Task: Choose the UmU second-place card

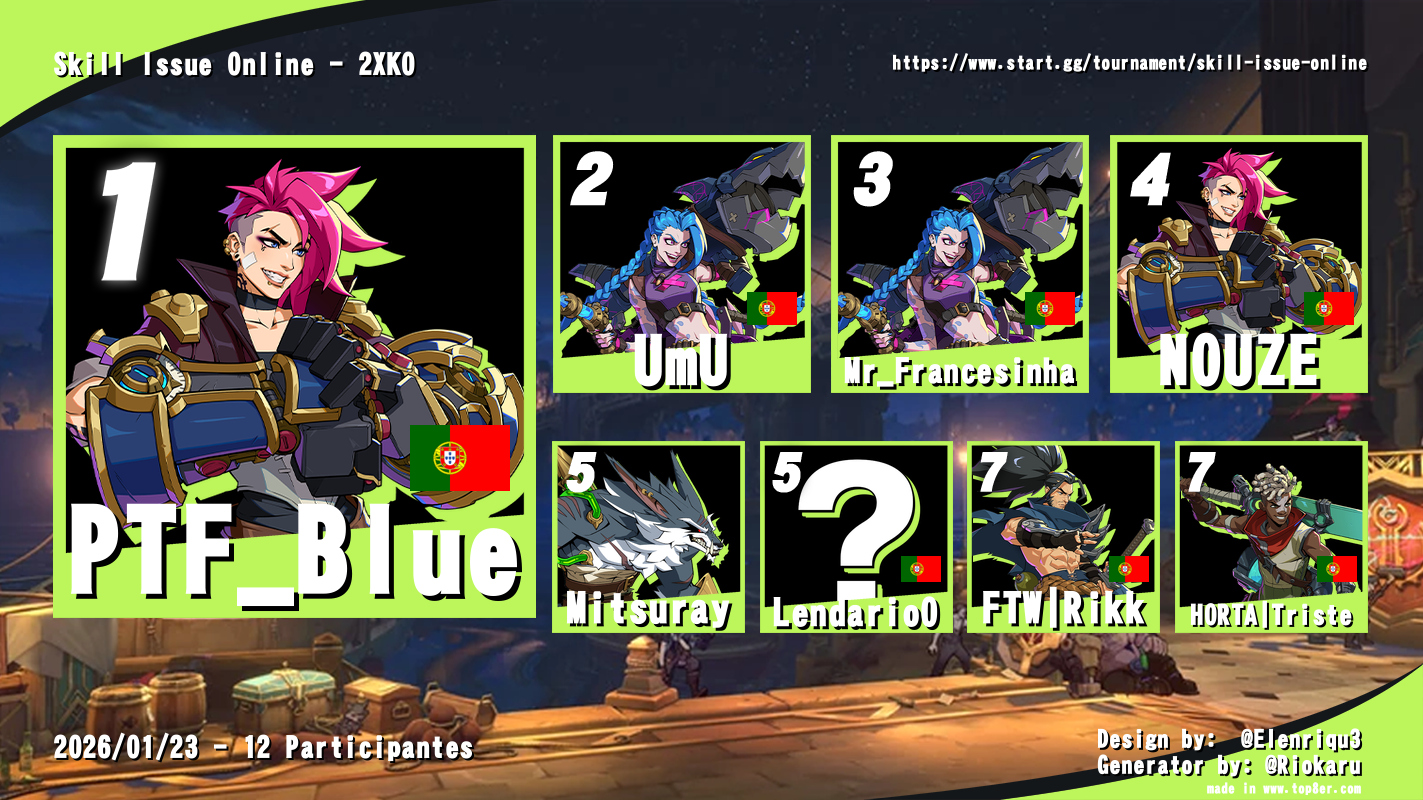Action: (681, 264)
